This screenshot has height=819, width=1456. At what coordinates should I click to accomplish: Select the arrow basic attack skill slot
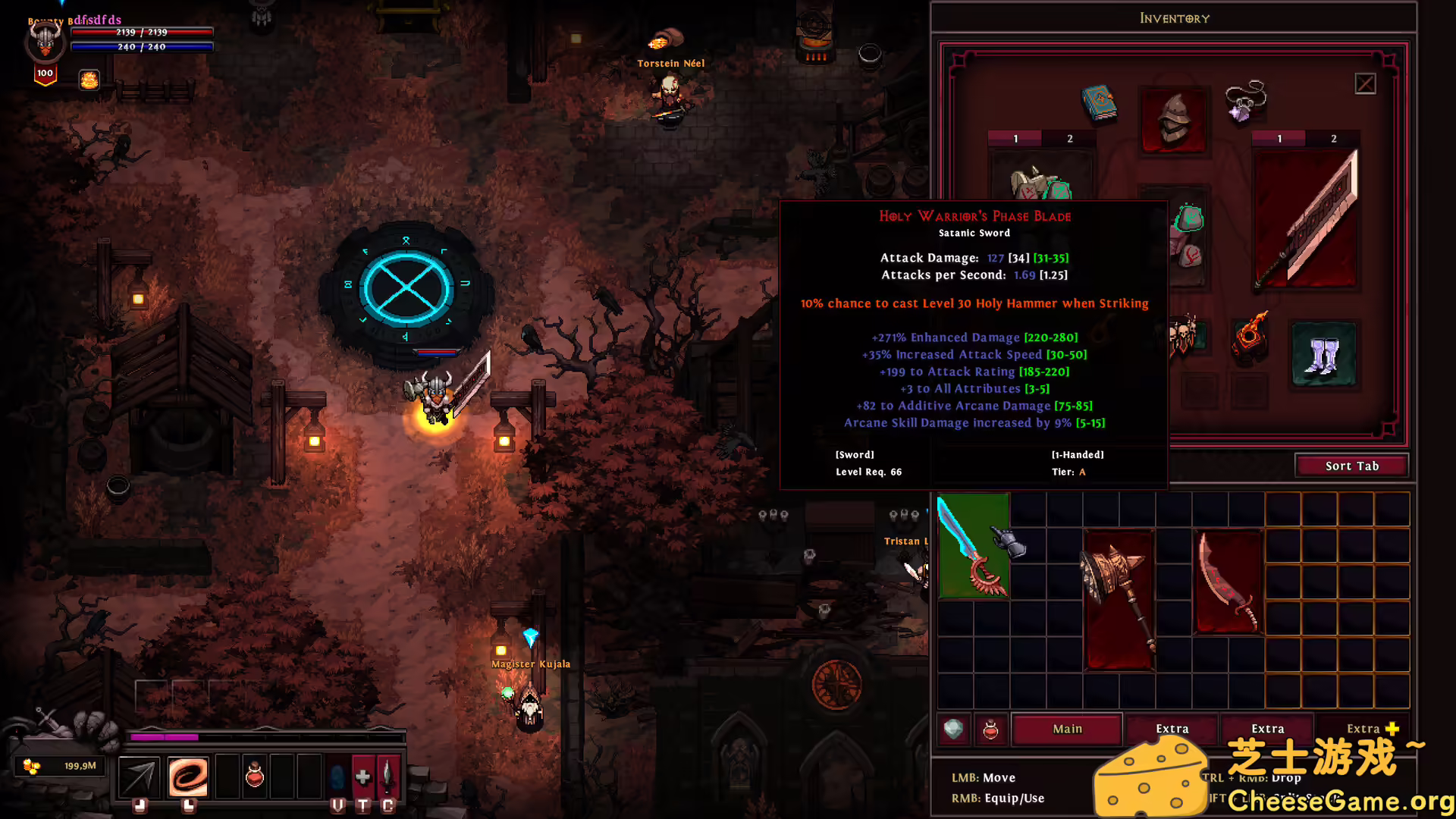140,776
